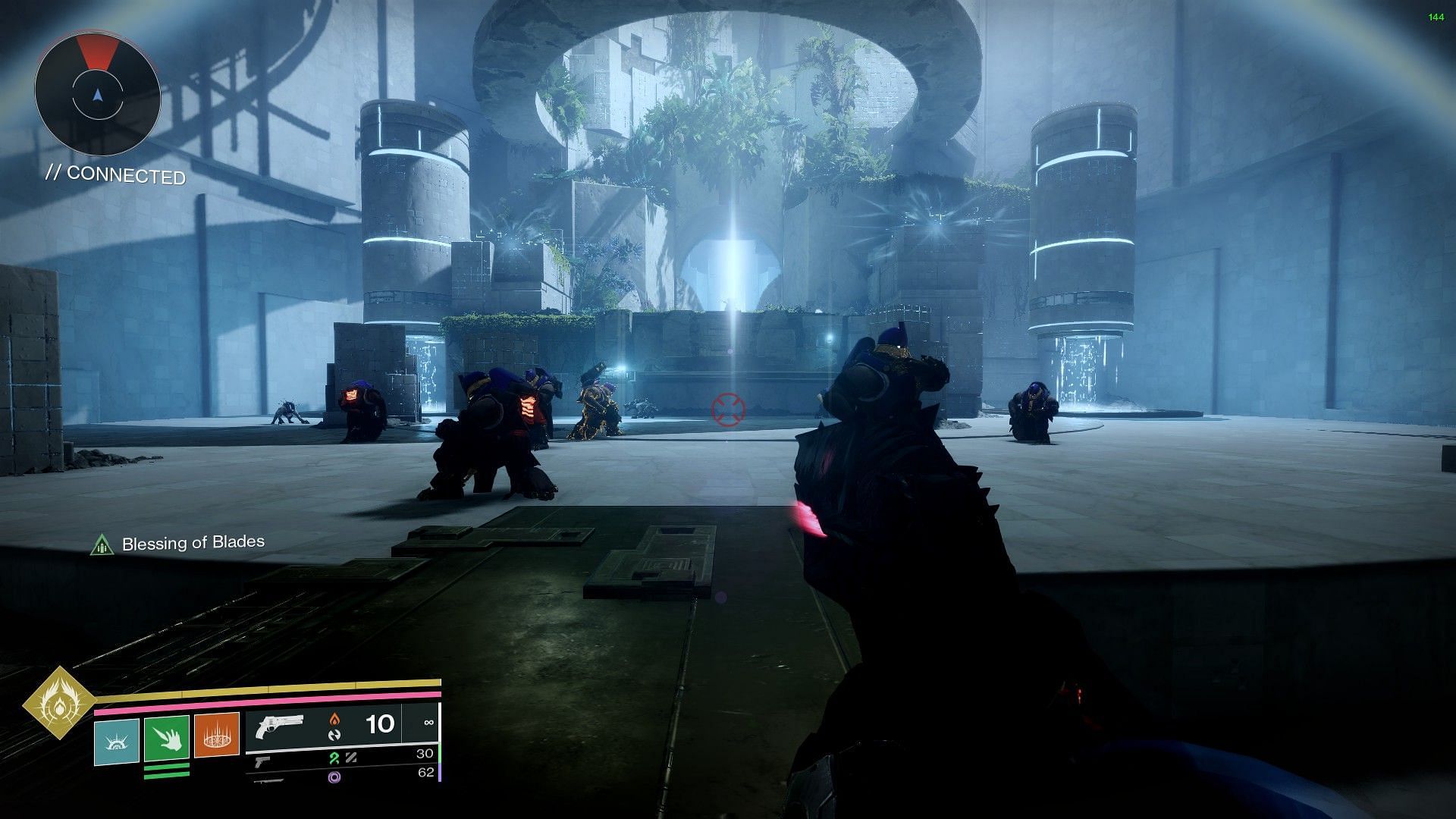The image size is (1456, 819).
Task: Select the Blessing of Blades buff icon
Action: click(x=102, y=544)
